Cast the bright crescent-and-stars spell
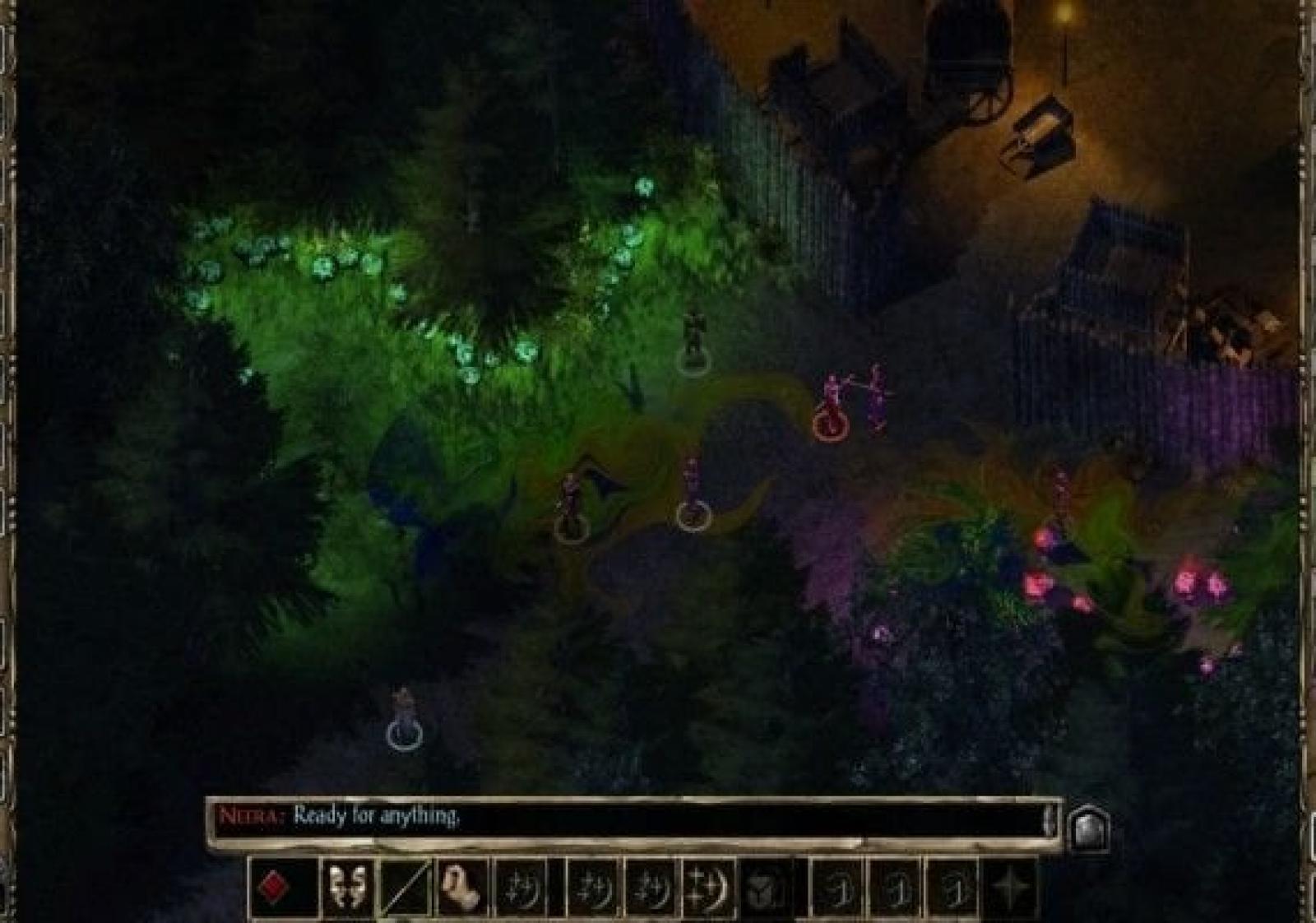The width and height of the screenshot is (1316, 923). (709, 888)
